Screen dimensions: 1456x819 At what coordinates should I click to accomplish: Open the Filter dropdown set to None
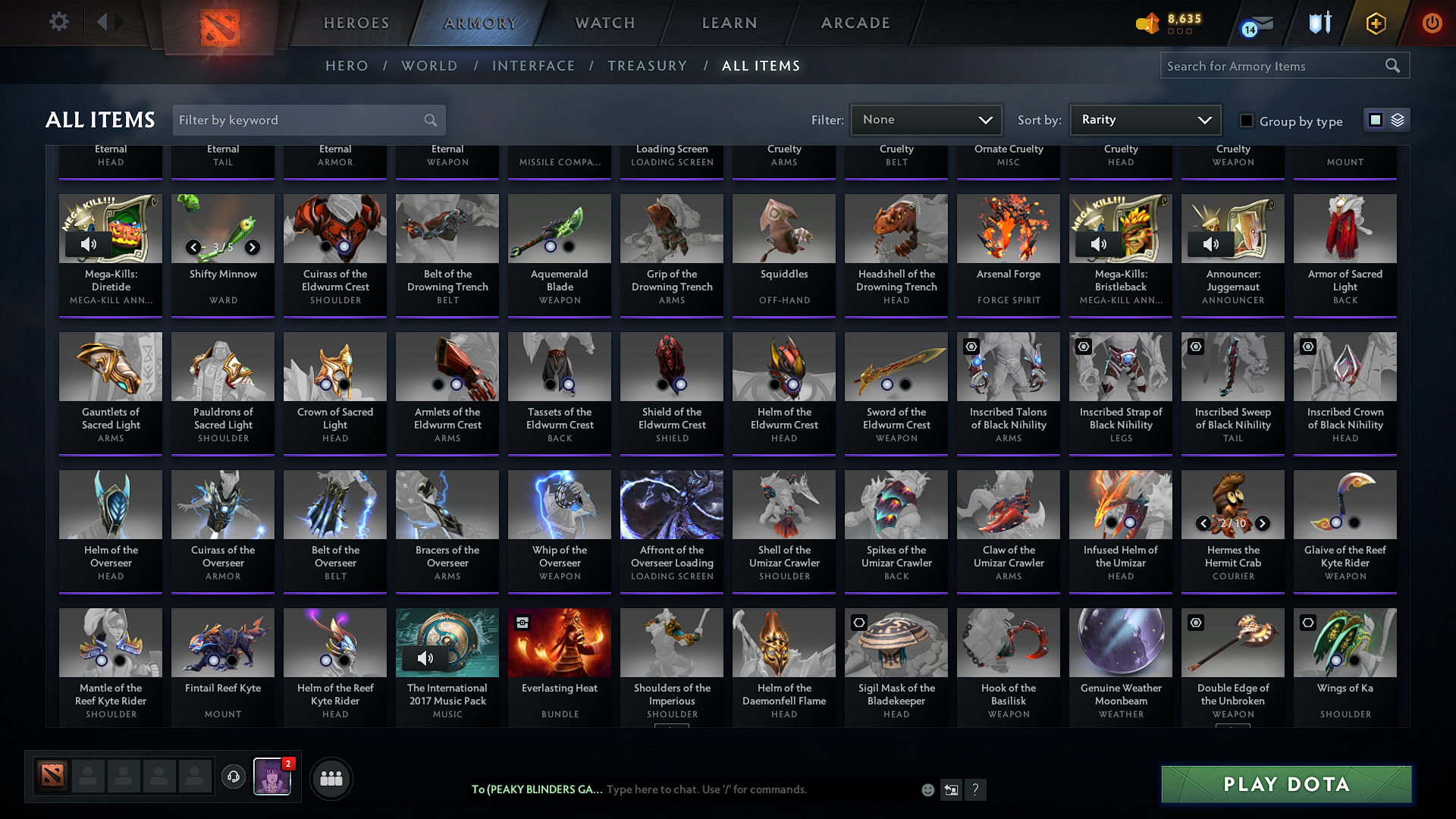[x=926, y=119]
